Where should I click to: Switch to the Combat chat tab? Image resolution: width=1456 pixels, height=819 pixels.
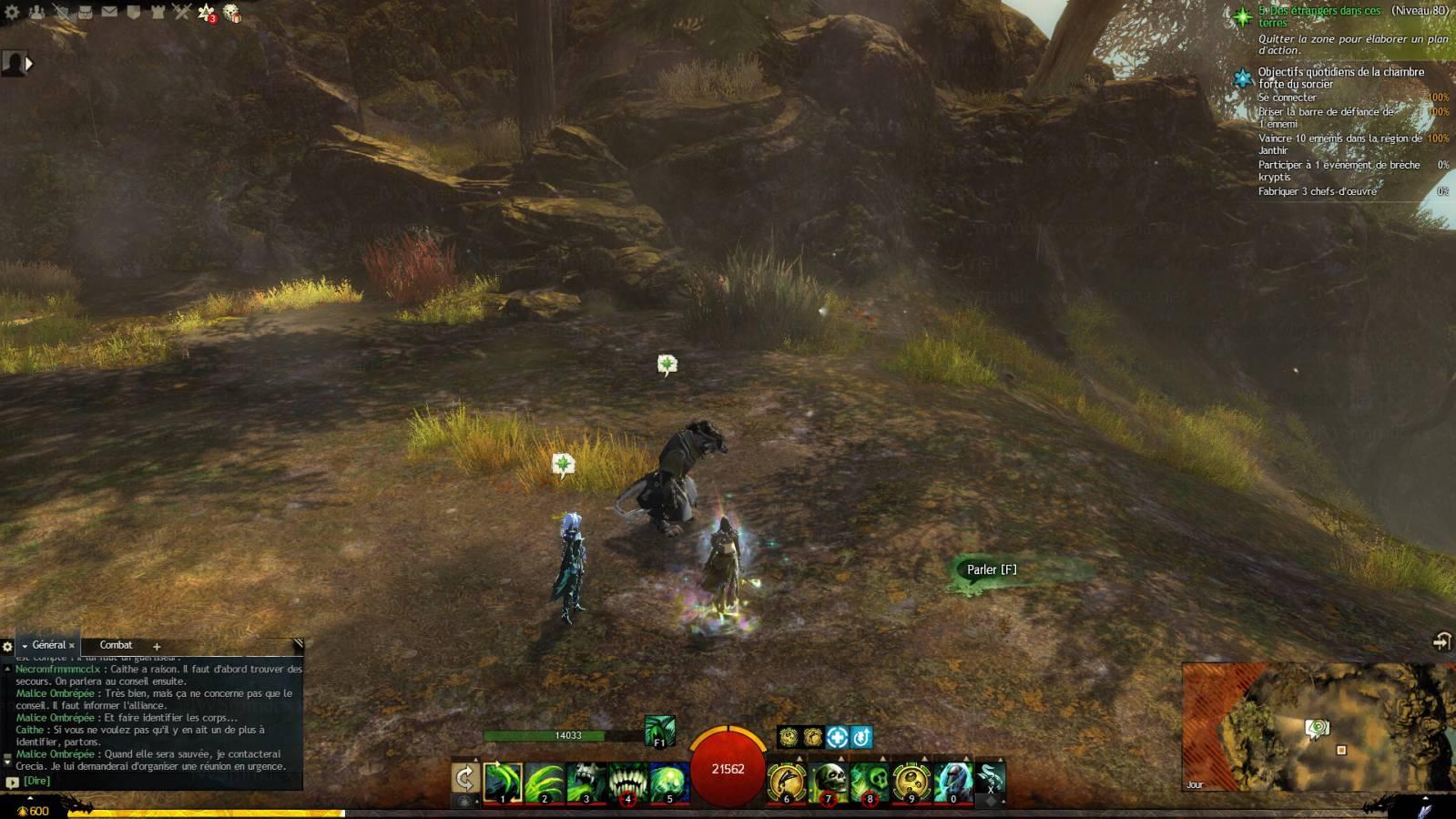(116, 645)
